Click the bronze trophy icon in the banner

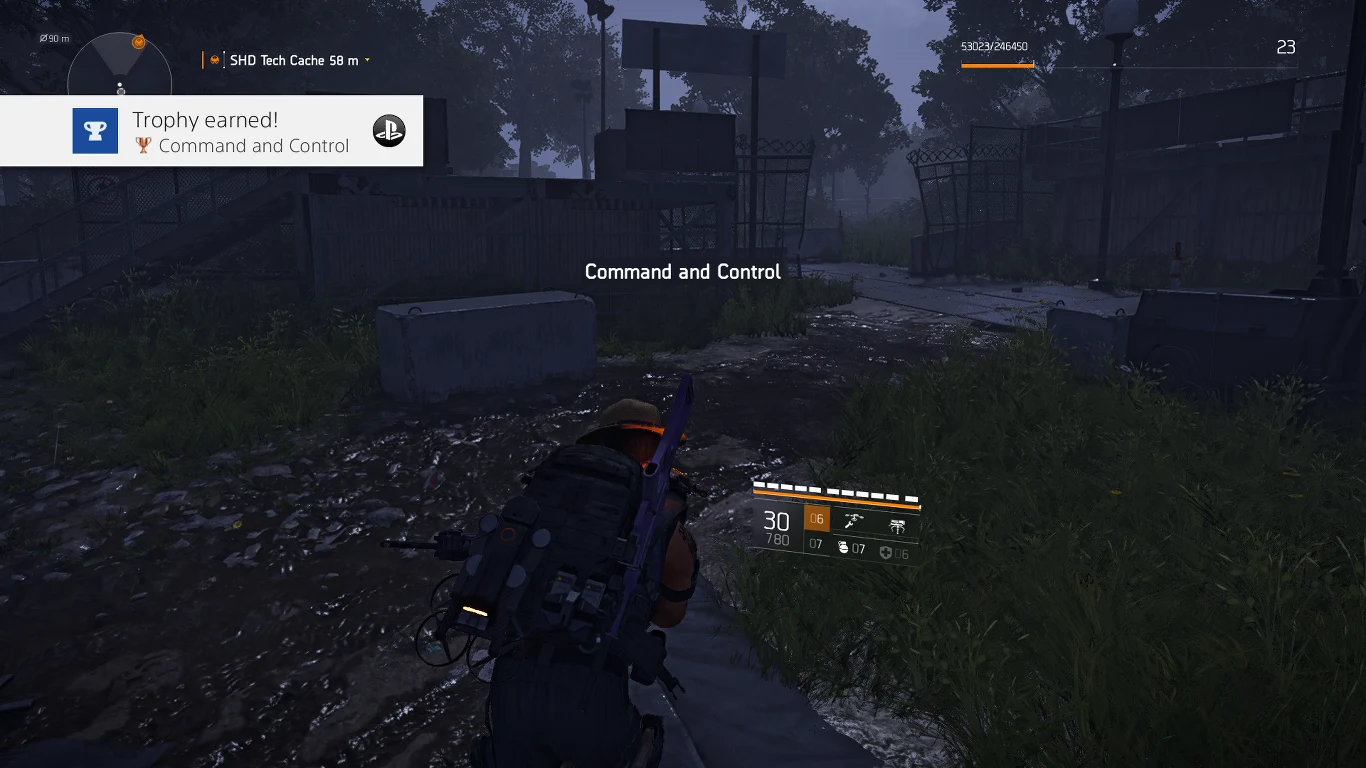pyautogui.click(x=142, y=144)
